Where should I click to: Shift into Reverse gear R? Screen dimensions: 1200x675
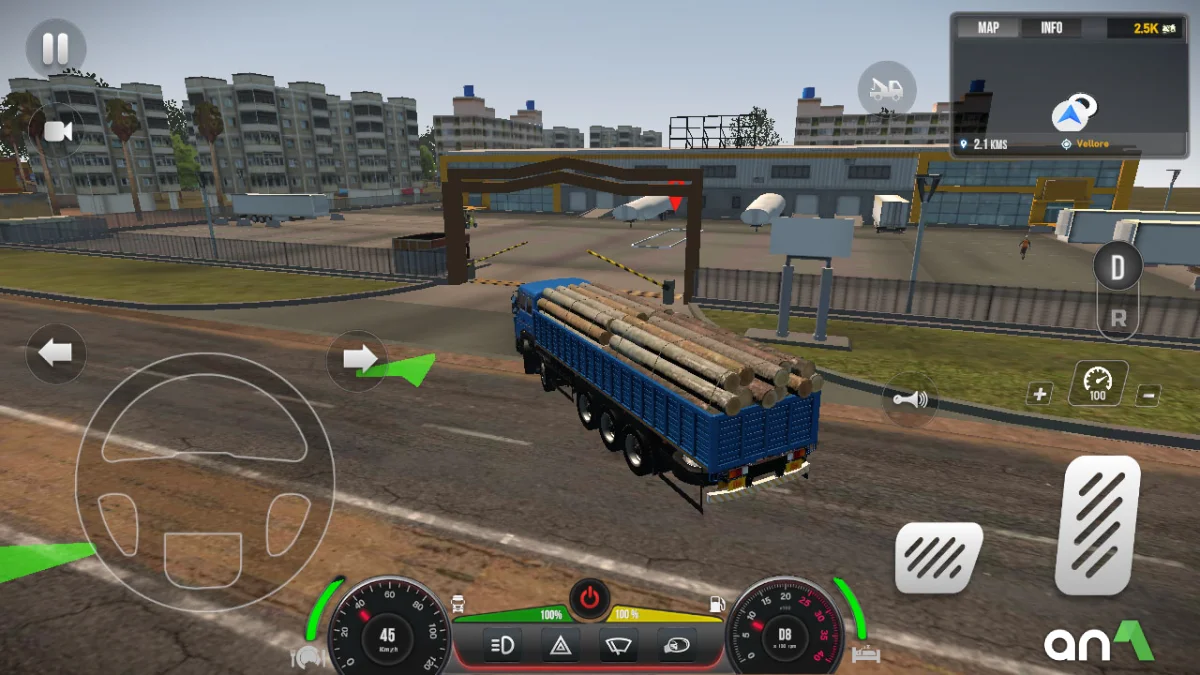coord(1118,320)
